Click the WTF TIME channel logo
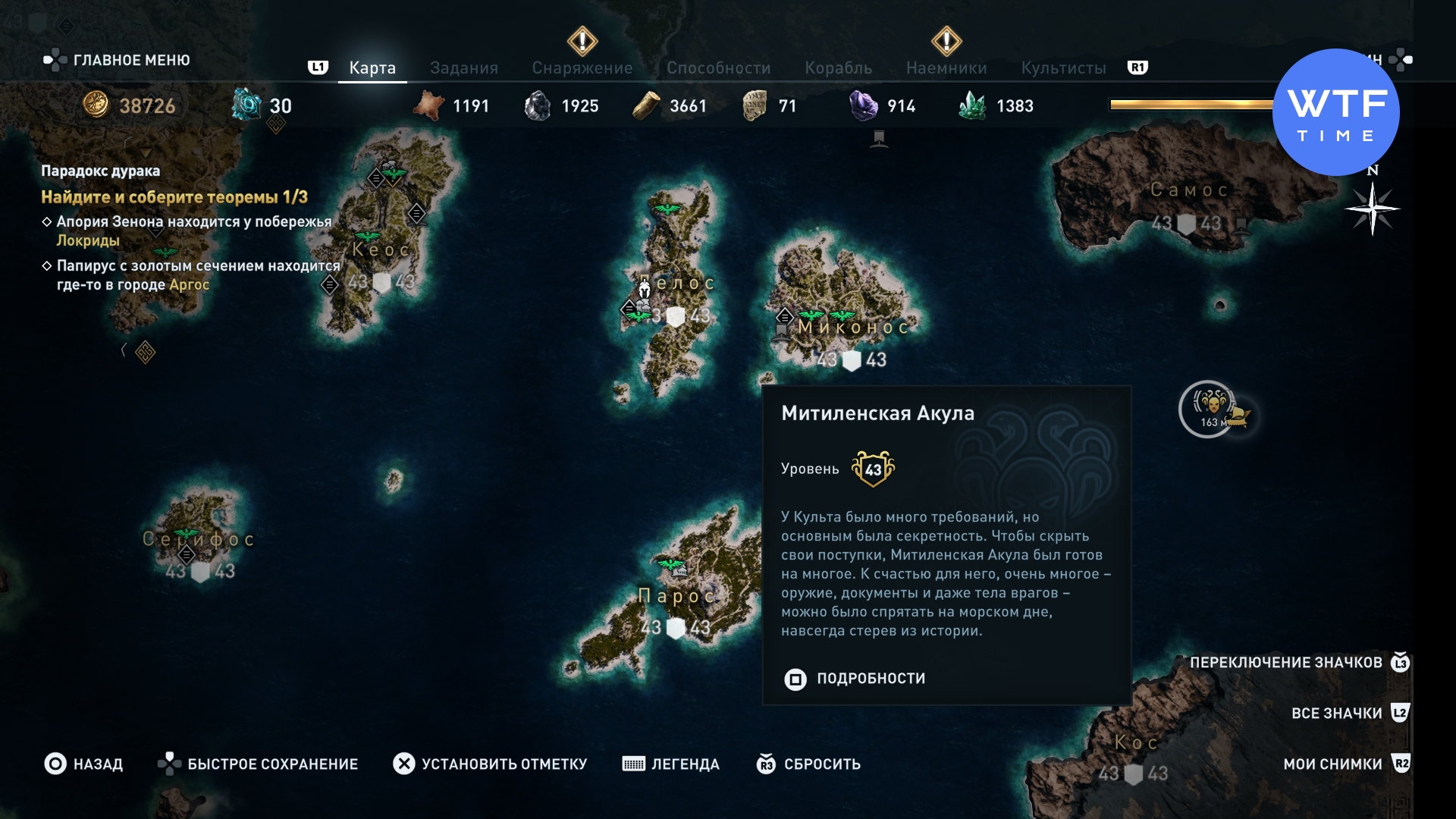 coord(1335,112)
